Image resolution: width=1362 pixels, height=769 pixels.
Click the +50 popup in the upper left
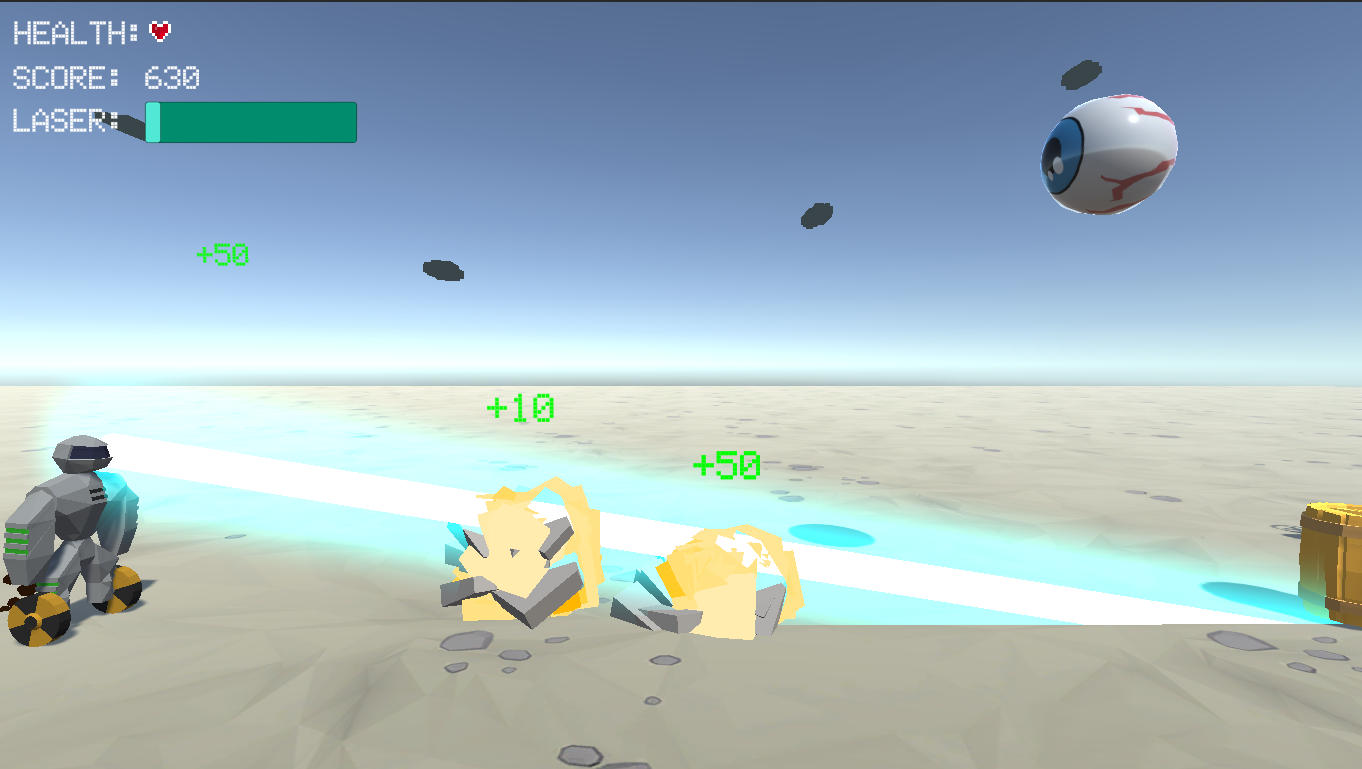tap(221, 254)
